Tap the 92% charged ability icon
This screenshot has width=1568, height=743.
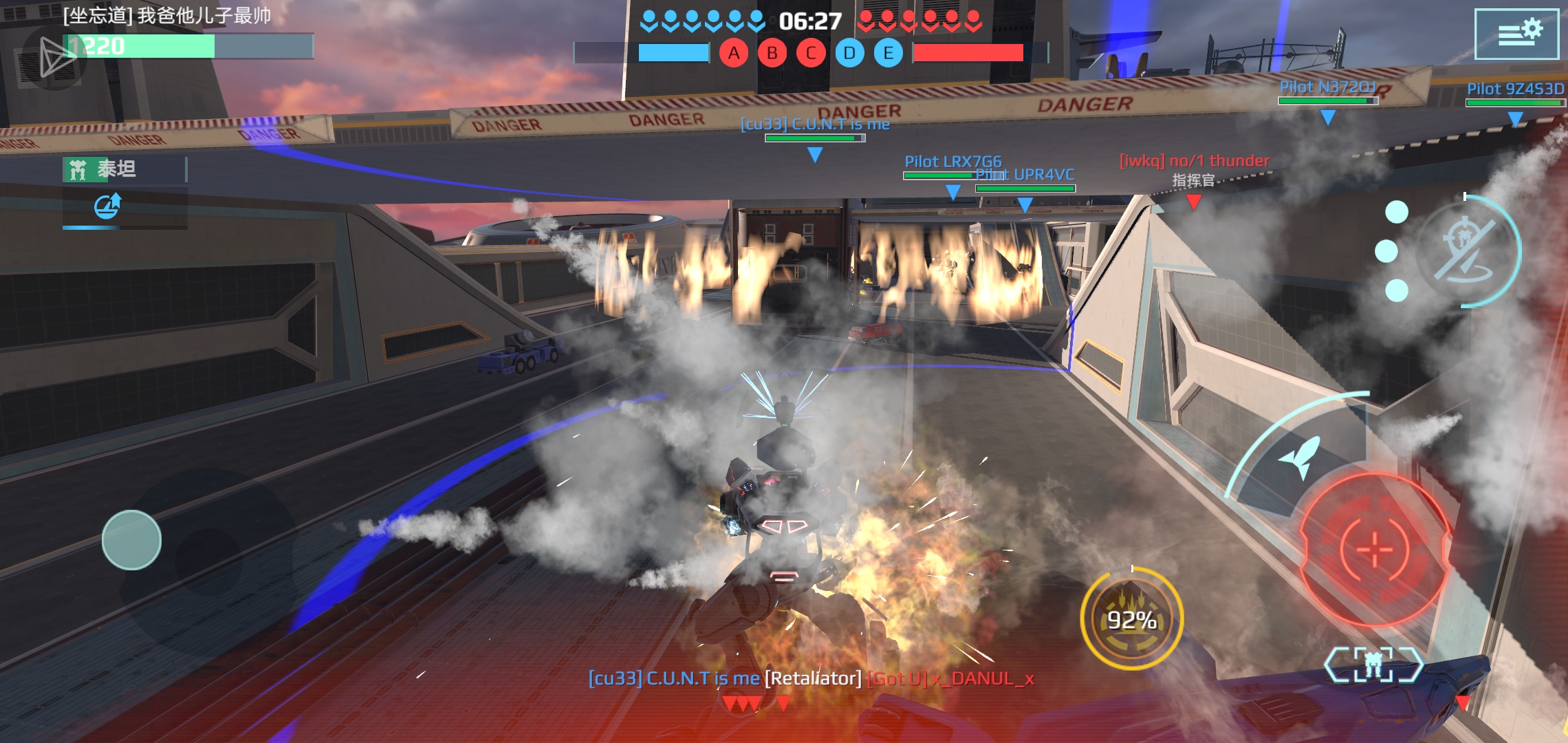click(1131, 619)
